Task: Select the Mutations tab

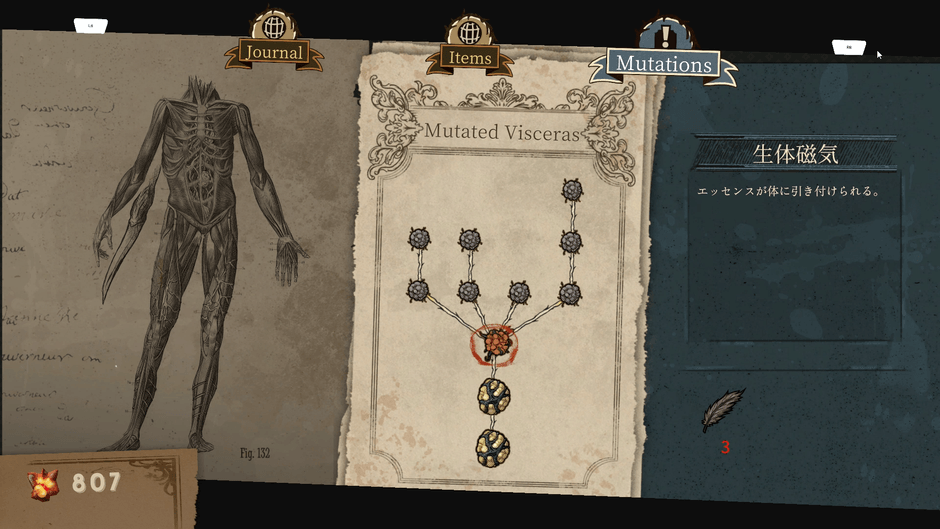Action: [x=663, y=64]
